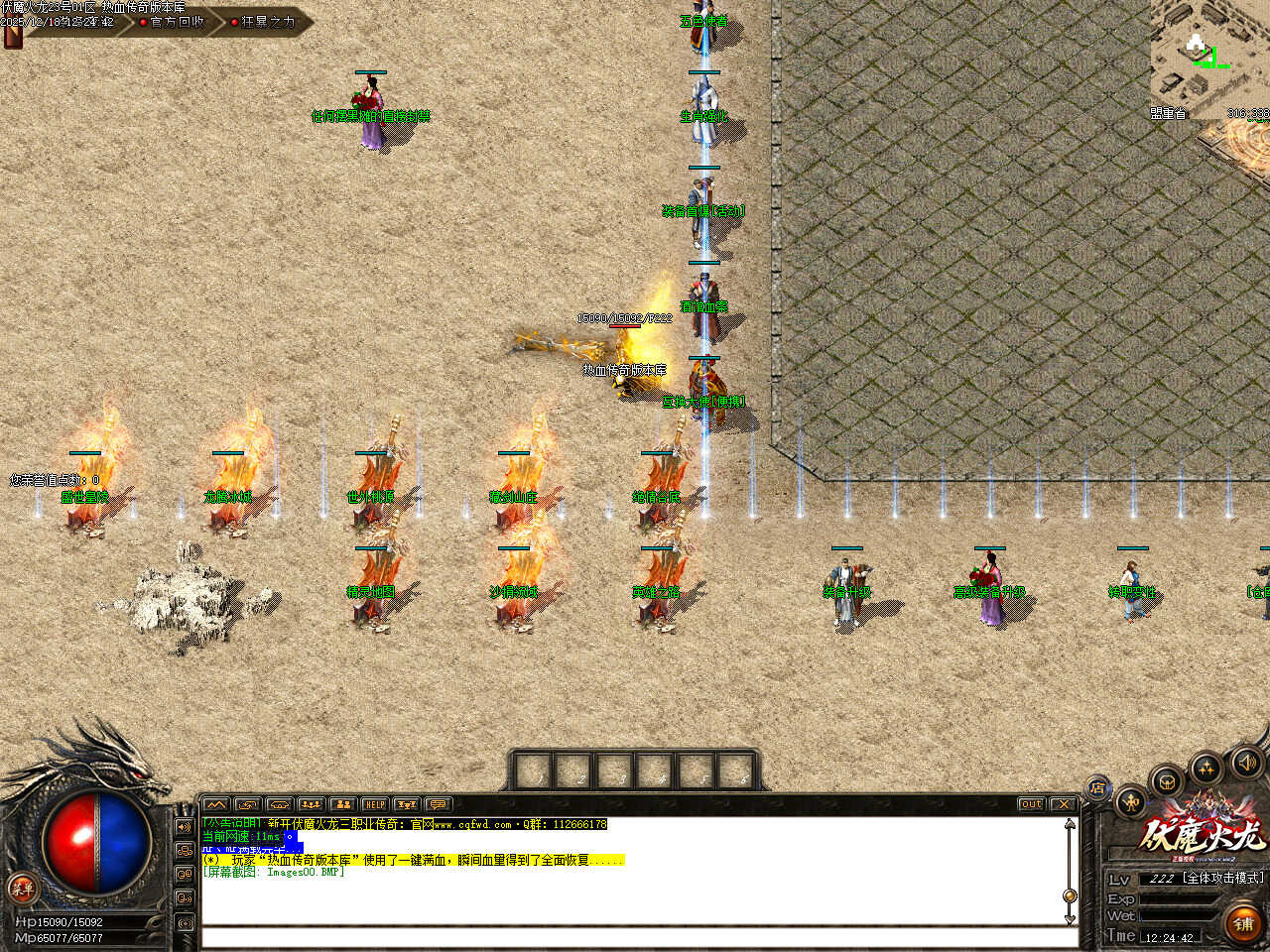Toggle sound with the speaker icon

1245,763
